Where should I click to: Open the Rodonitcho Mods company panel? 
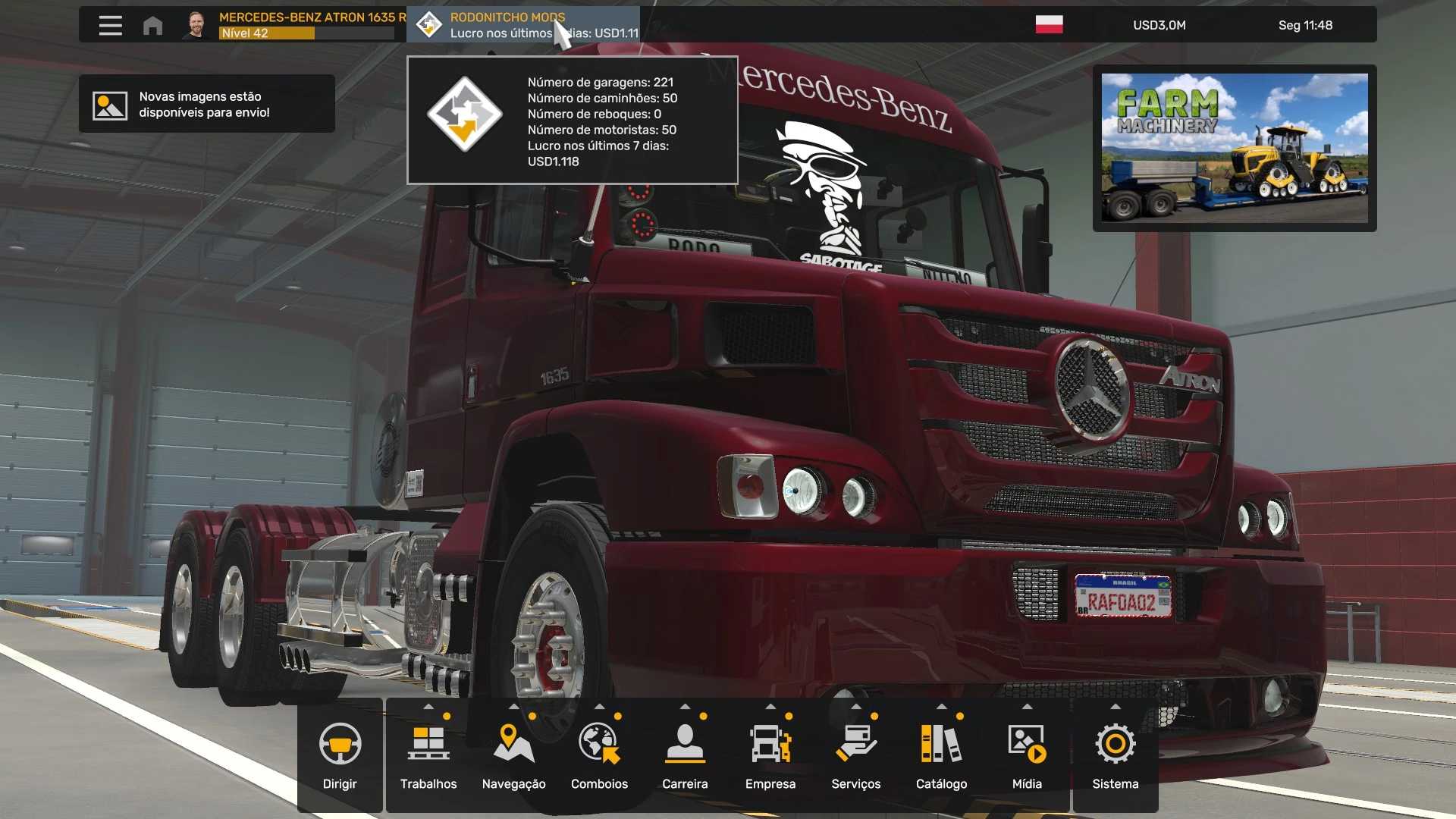pos(523,25)
